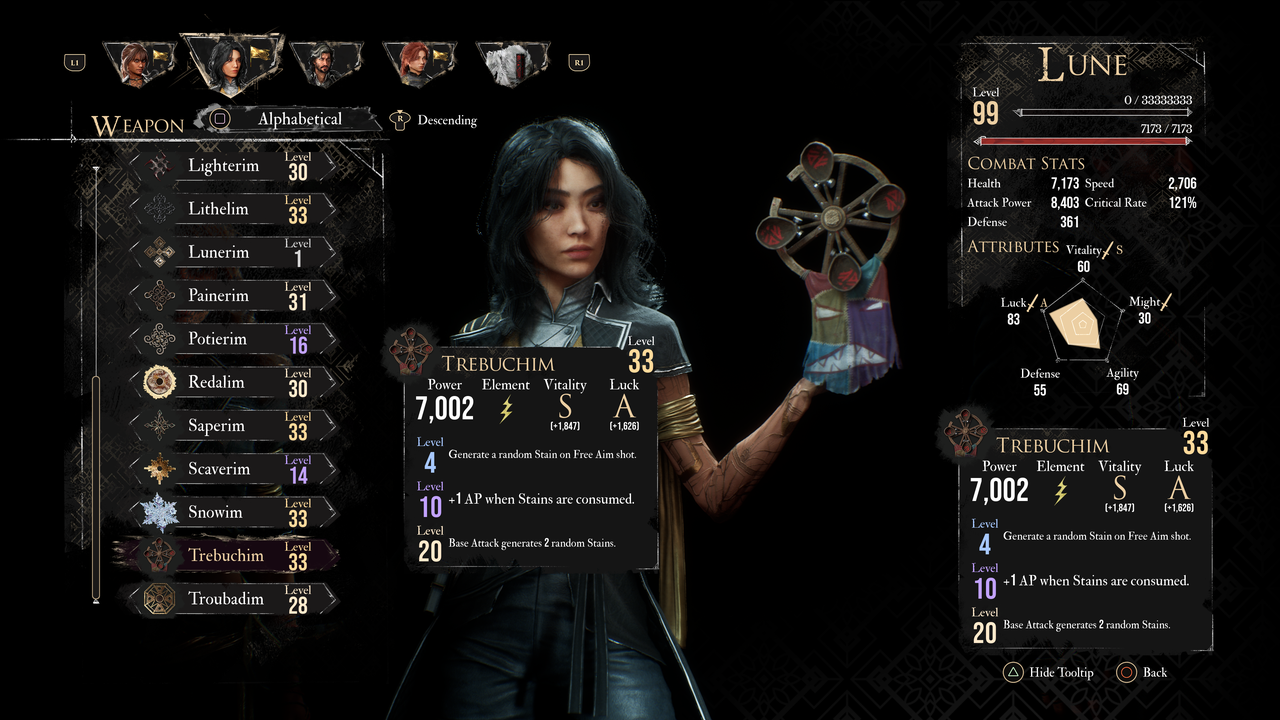This screenshot has width=1280, height=720.
Task: Switch to the bearded man character portrait
Action: coord(324,63)
